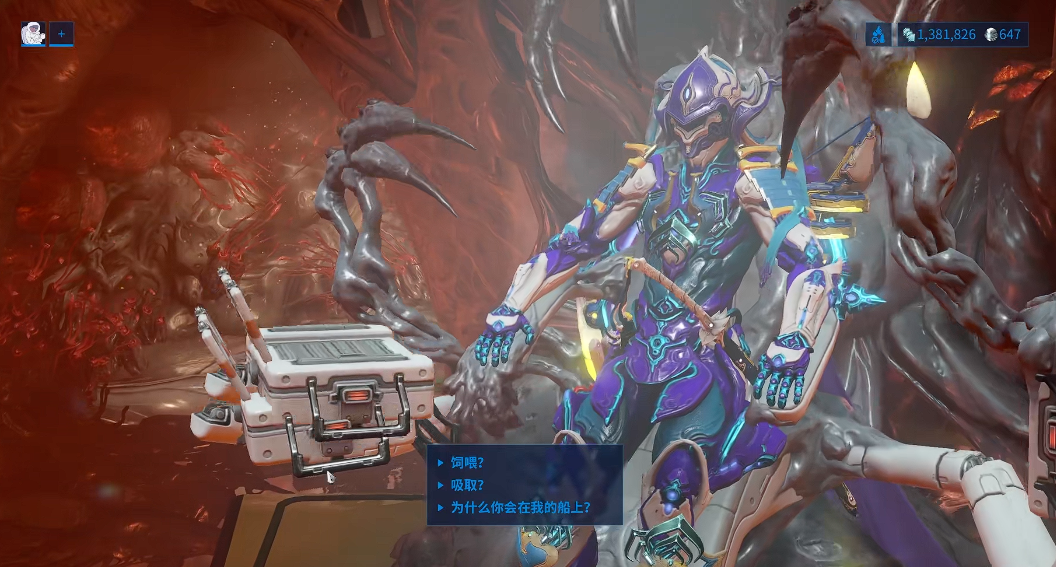Click the plus button to invite a player
The height and width of the screenshot is (567, 1056).
click(61, 34)
